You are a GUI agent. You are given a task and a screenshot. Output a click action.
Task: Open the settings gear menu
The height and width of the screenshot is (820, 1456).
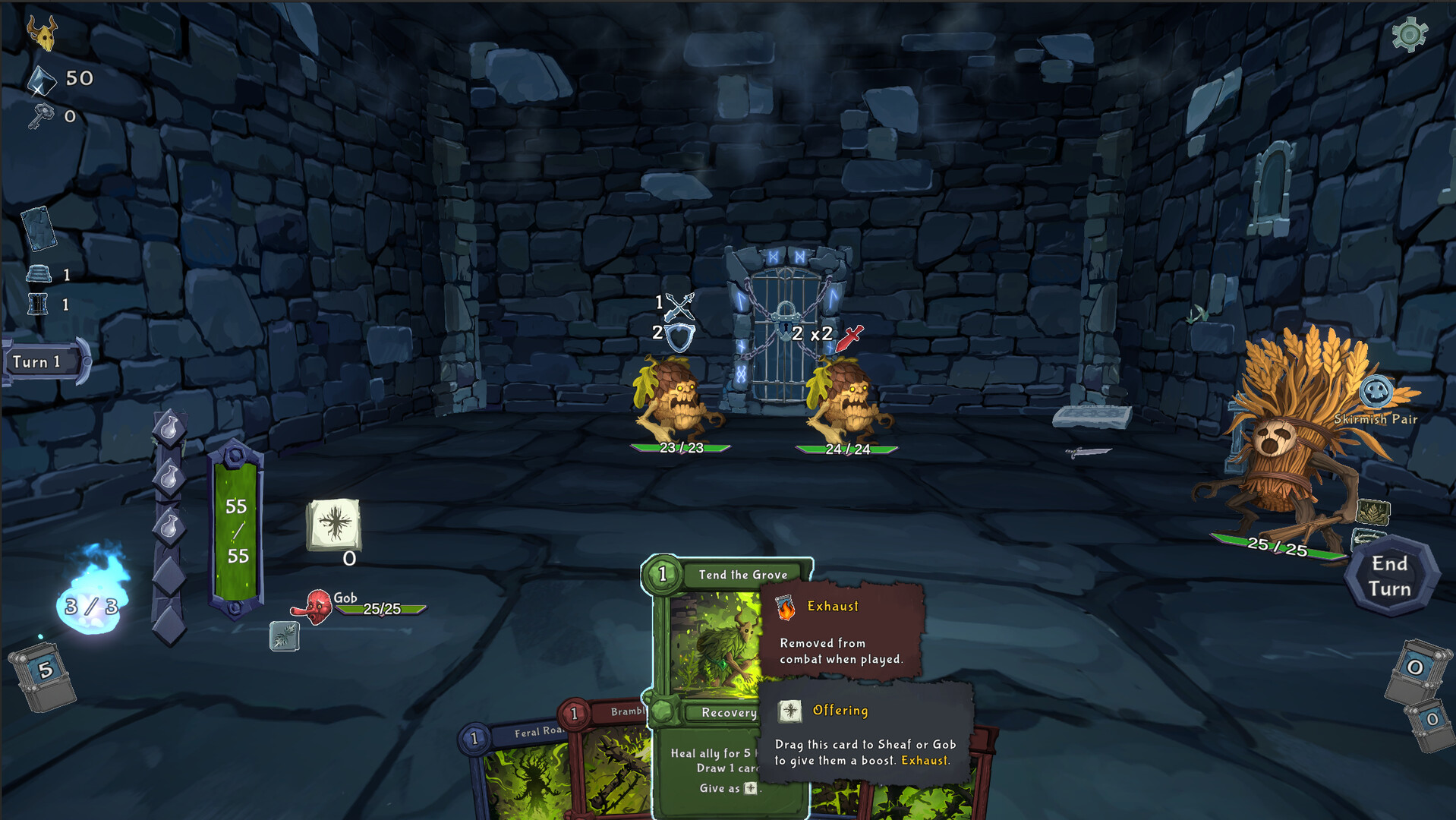tap(1409, 34)
